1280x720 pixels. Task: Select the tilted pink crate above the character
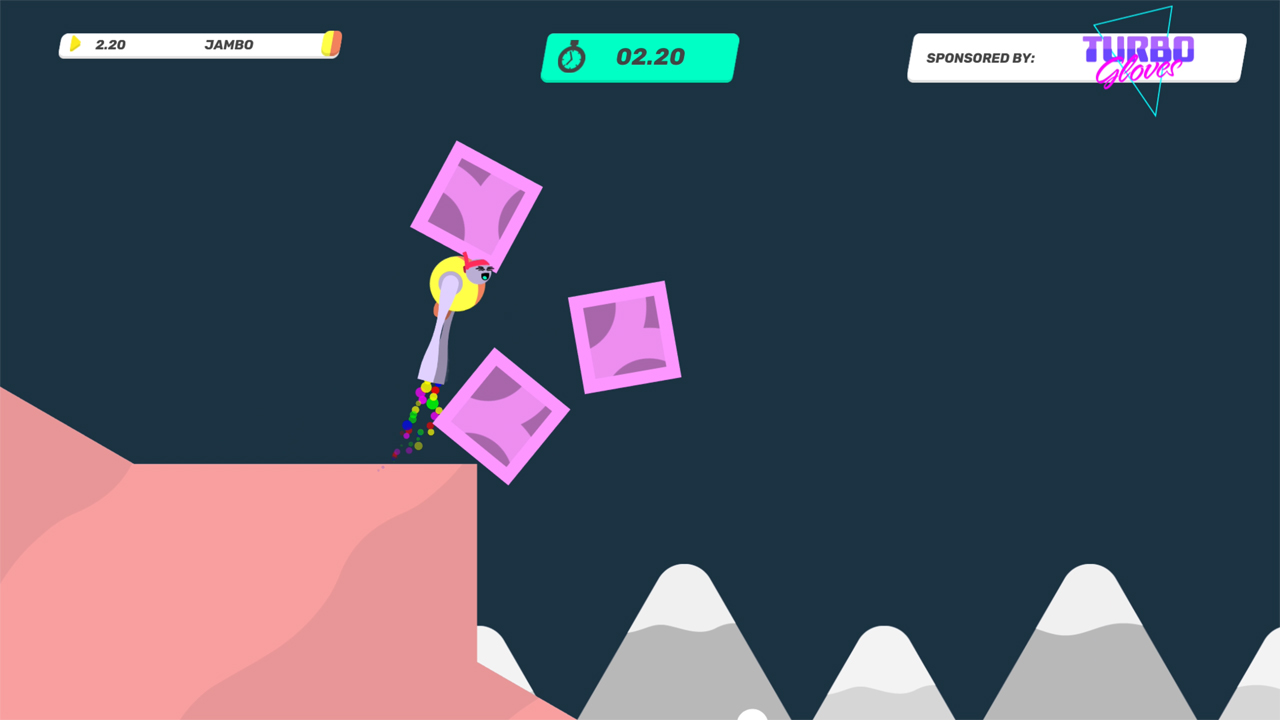click(478, 196)
